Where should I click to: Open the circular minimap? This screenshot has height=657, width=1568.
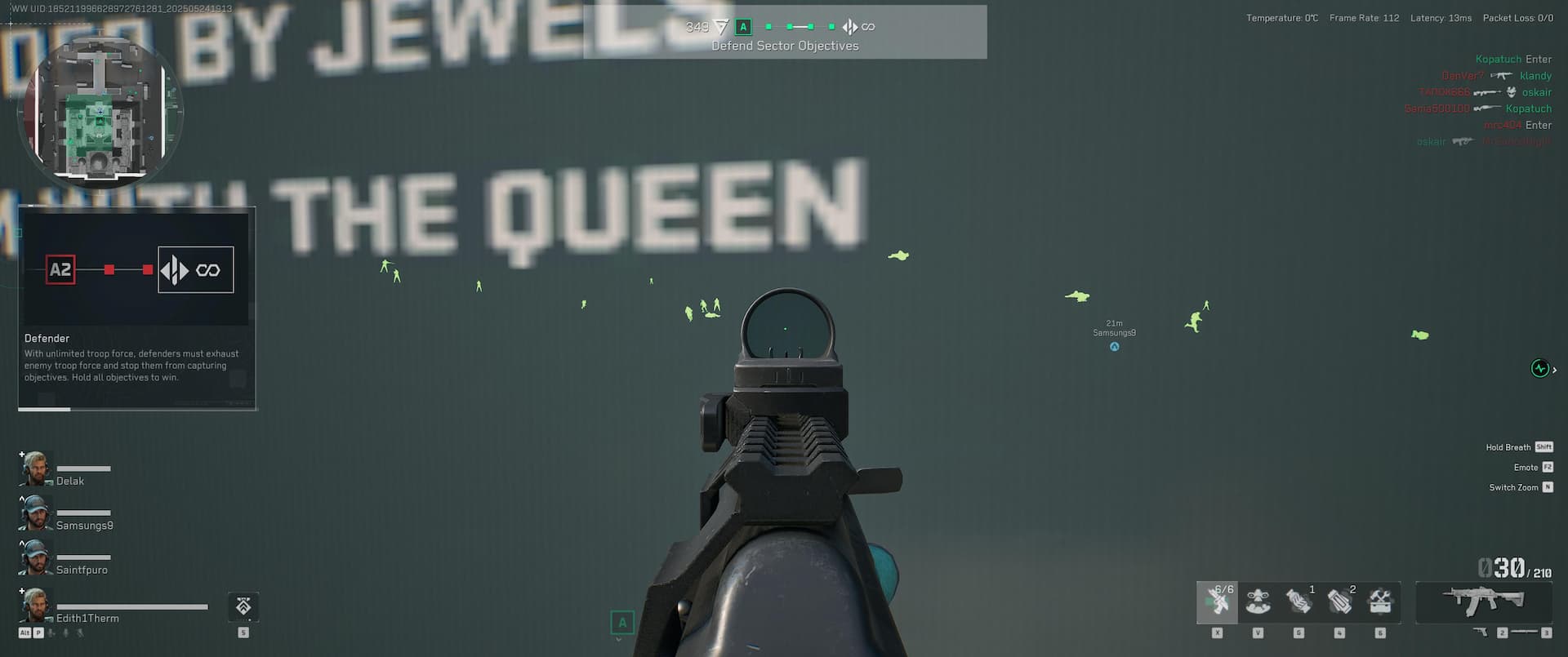click(x=99, y=112)
